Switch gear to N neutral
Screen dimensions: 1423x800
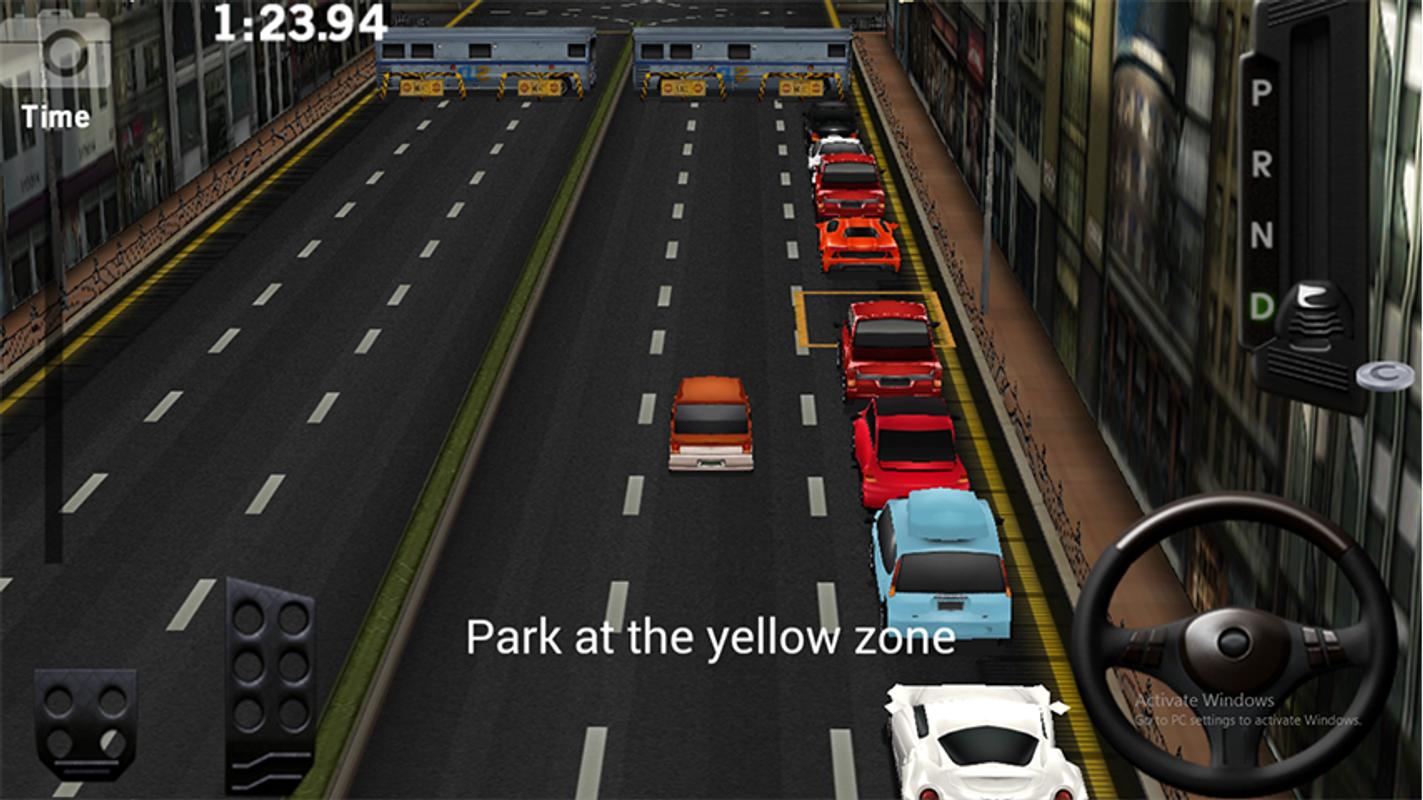point(1261,236)
